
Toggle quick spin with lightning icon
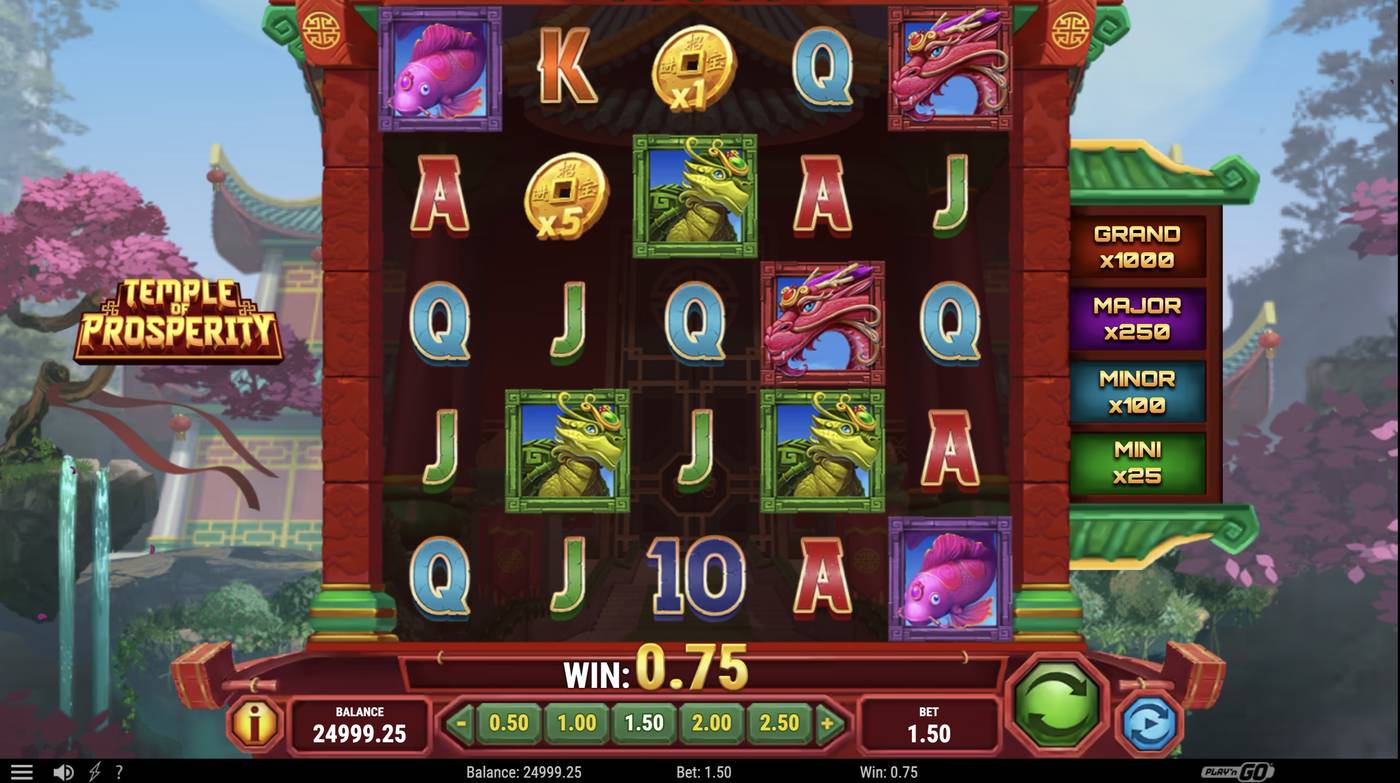[x=92, y=771]
